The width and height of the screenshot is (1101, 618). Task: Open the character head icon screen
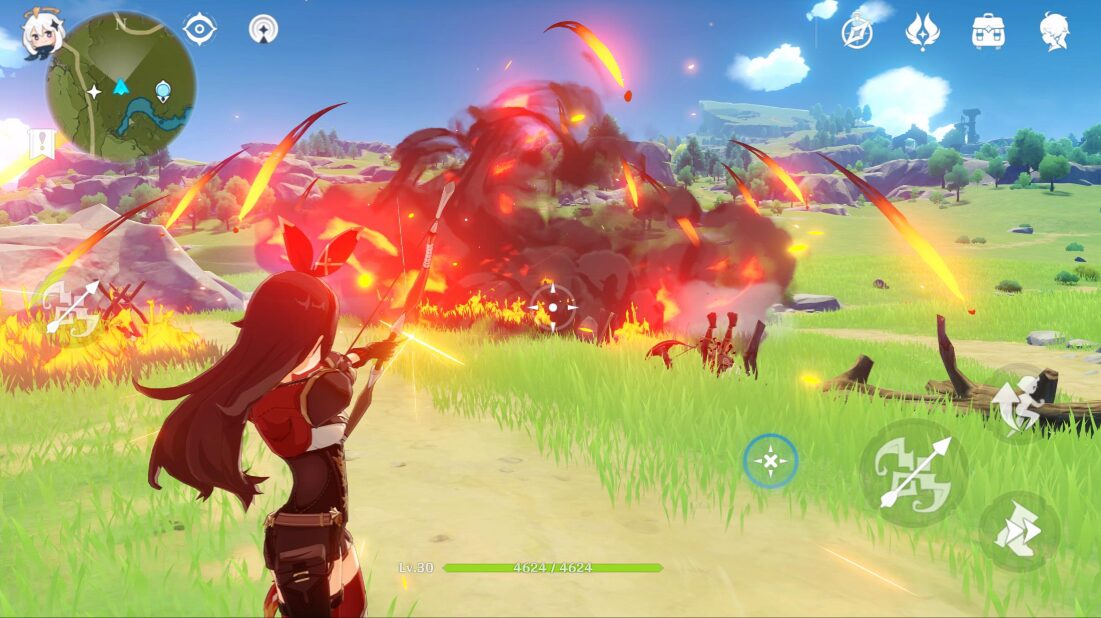[1054, 32]
